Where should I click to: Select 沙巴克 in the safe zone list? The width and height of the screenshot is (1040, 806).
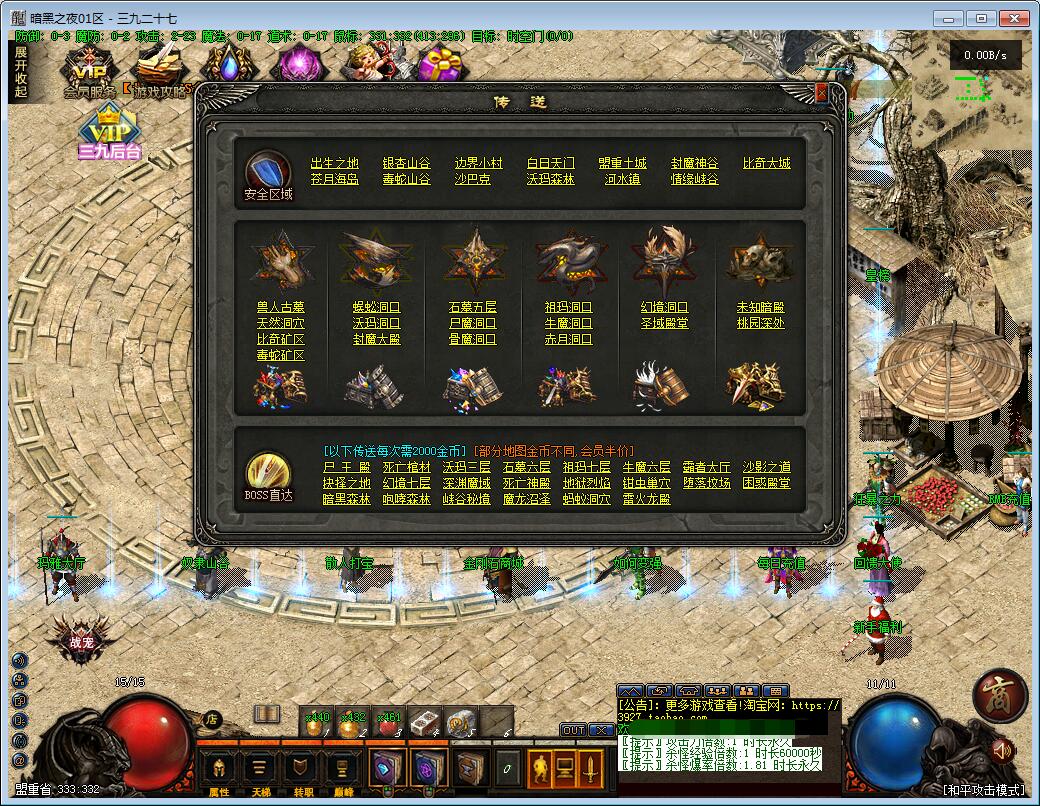click(x=472, y=179)
